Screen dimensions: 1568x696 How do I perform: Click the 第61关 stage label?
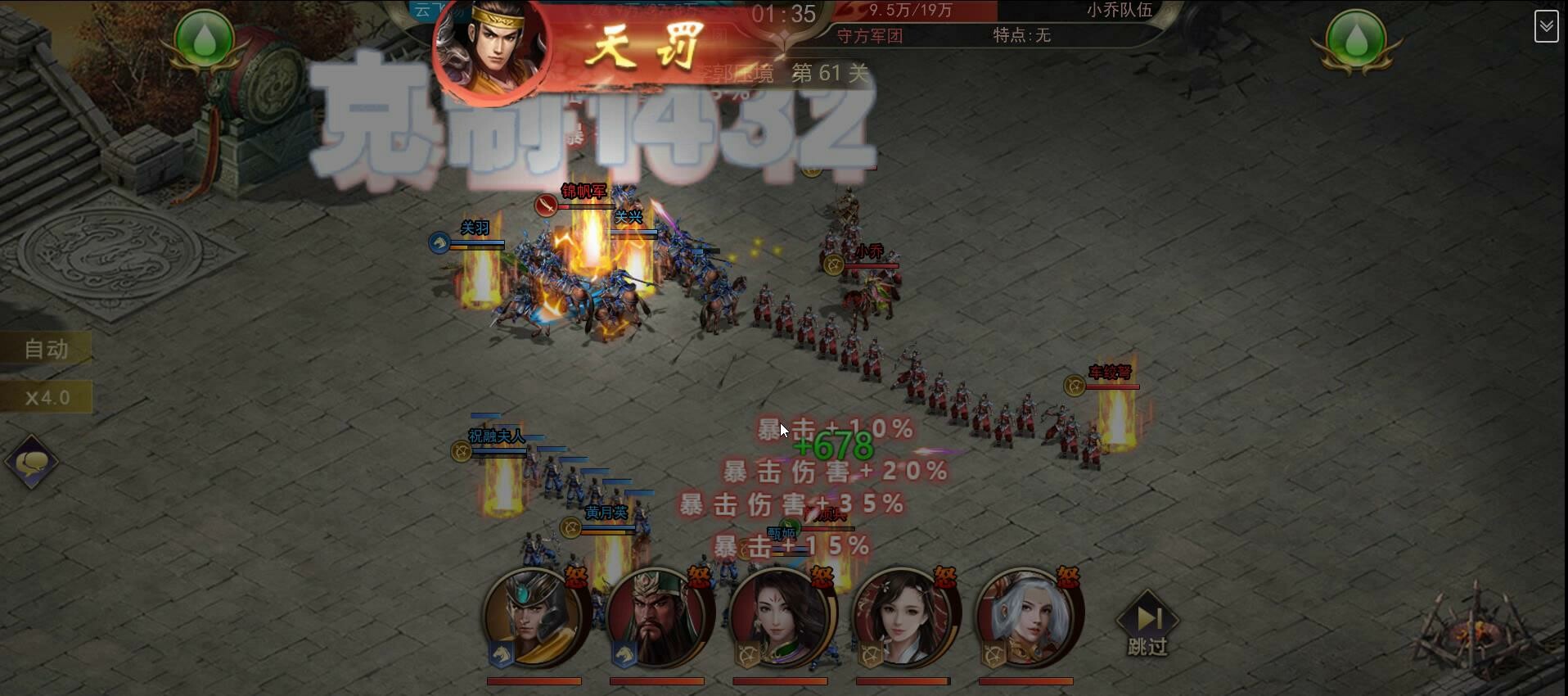[x=829, y=73]
